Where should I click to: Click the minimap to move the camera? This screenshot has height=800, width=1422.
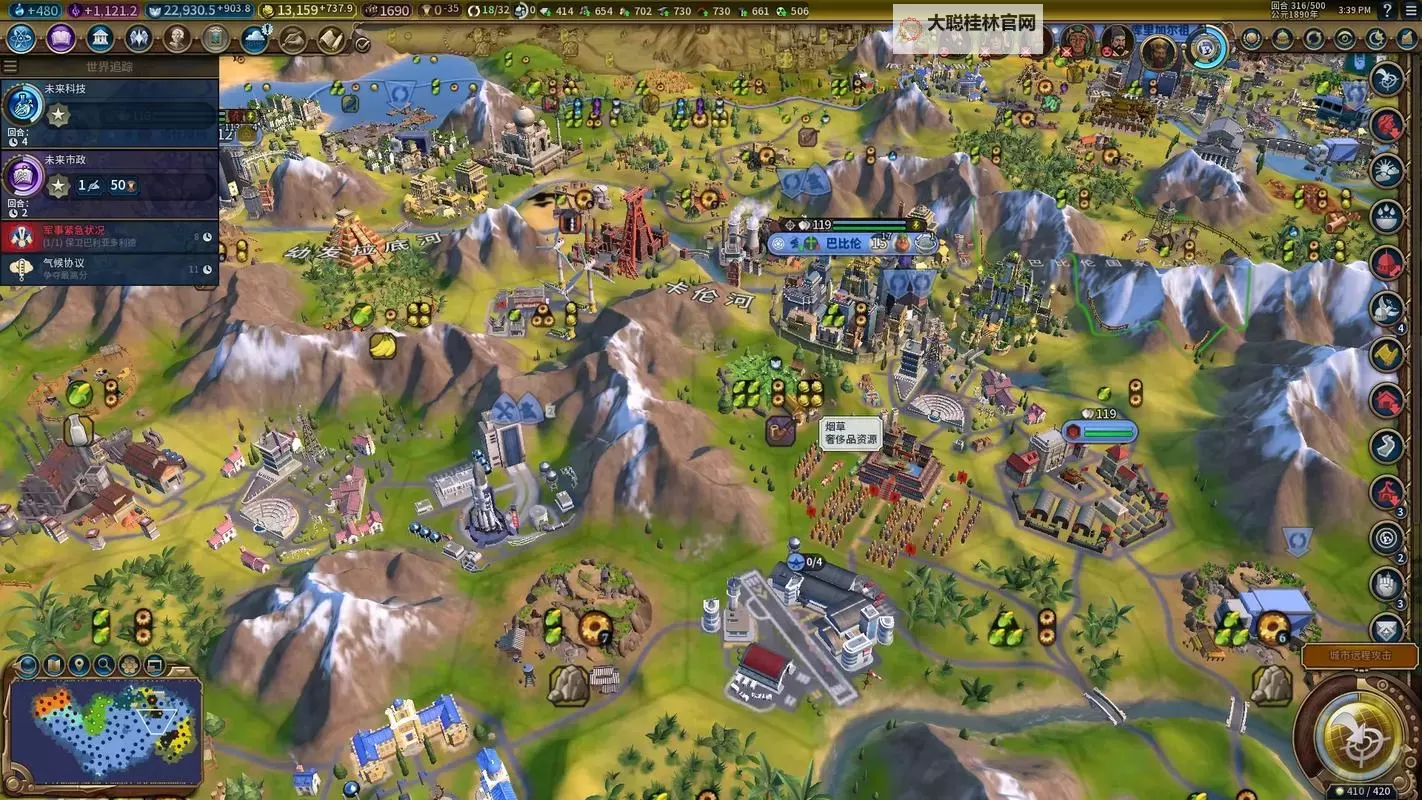pos(104,729)
